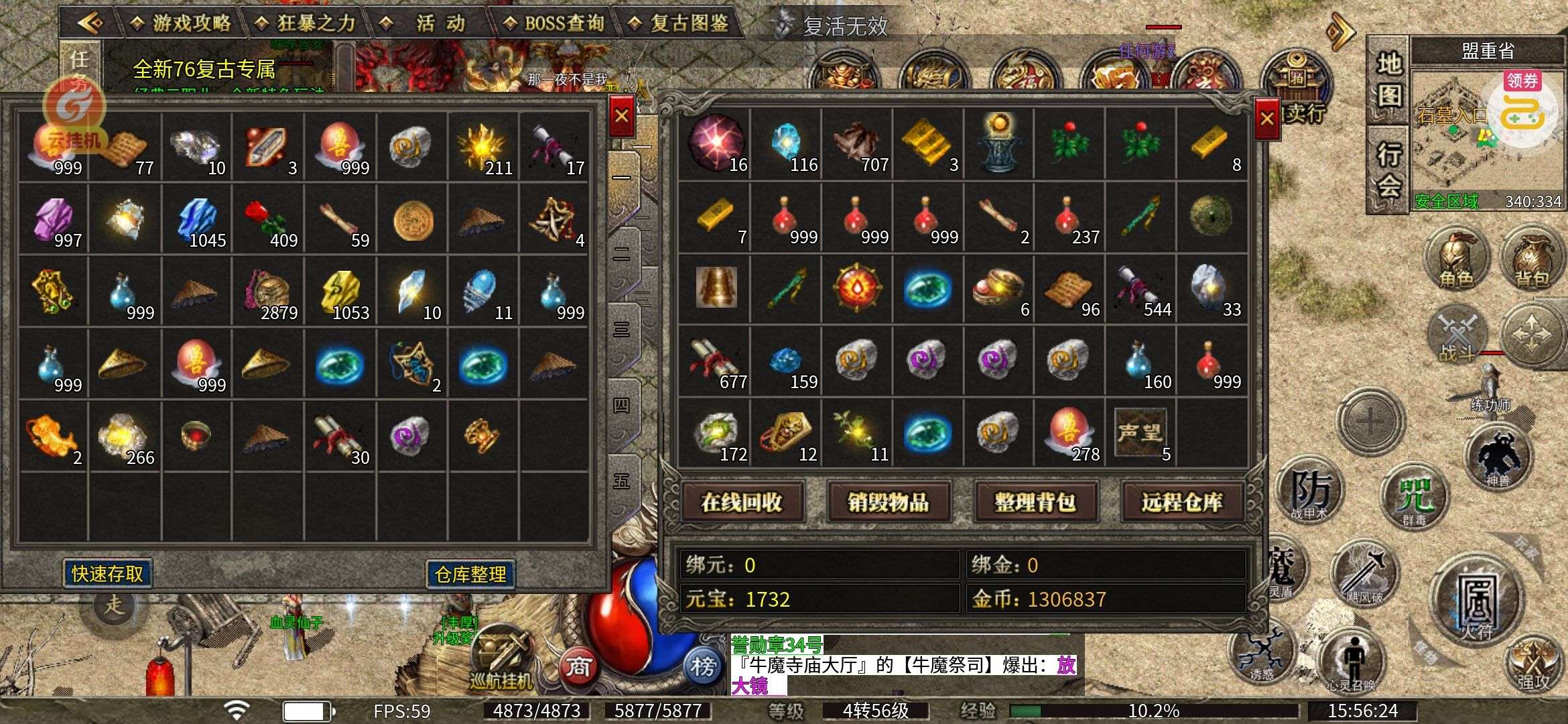The width and height of the screenshot is (1568, 724).
Task: Sort warehouse with 仓库整理 button
Action: click(470, 575)
